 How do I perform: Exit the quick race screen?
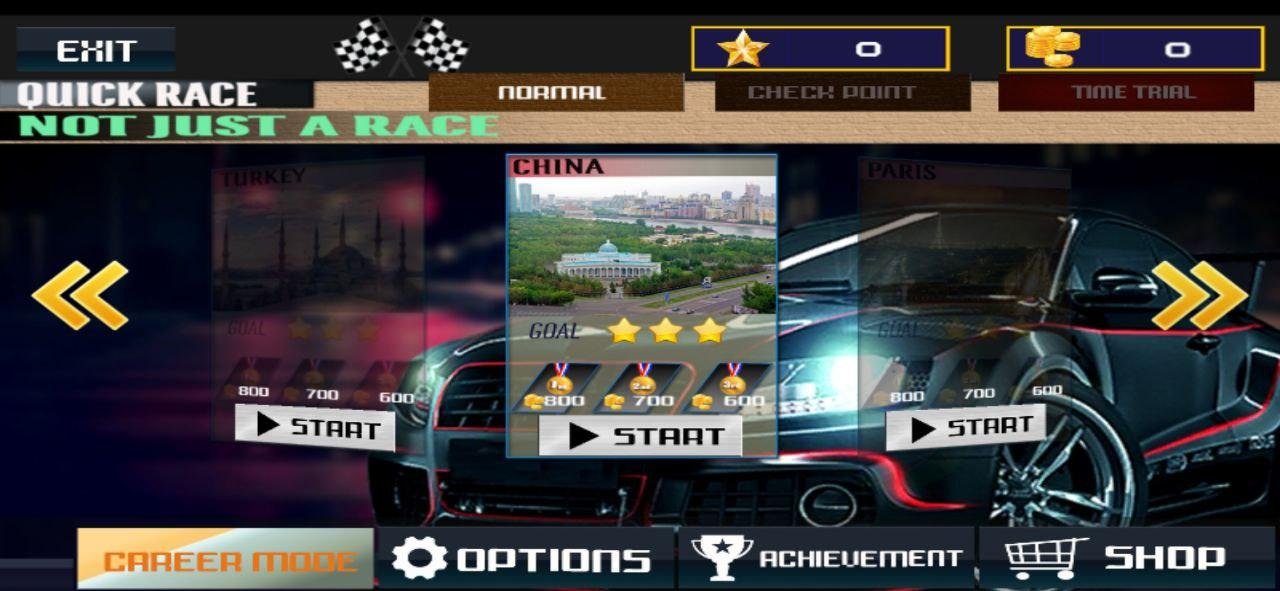(96, 50)
